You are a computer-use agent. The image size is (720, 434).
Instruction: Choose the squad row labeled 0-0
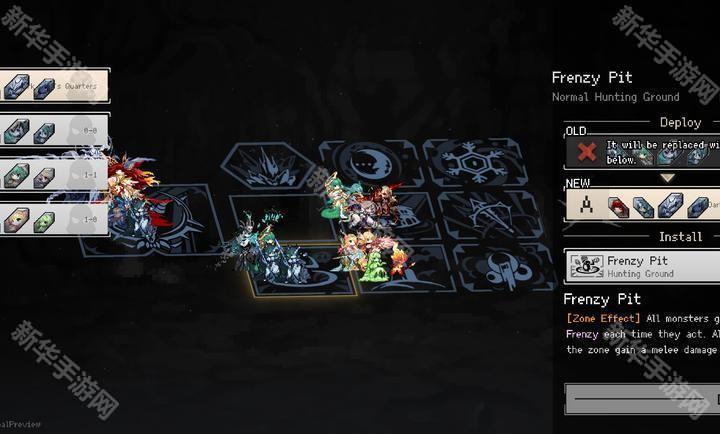click(55, 131)
